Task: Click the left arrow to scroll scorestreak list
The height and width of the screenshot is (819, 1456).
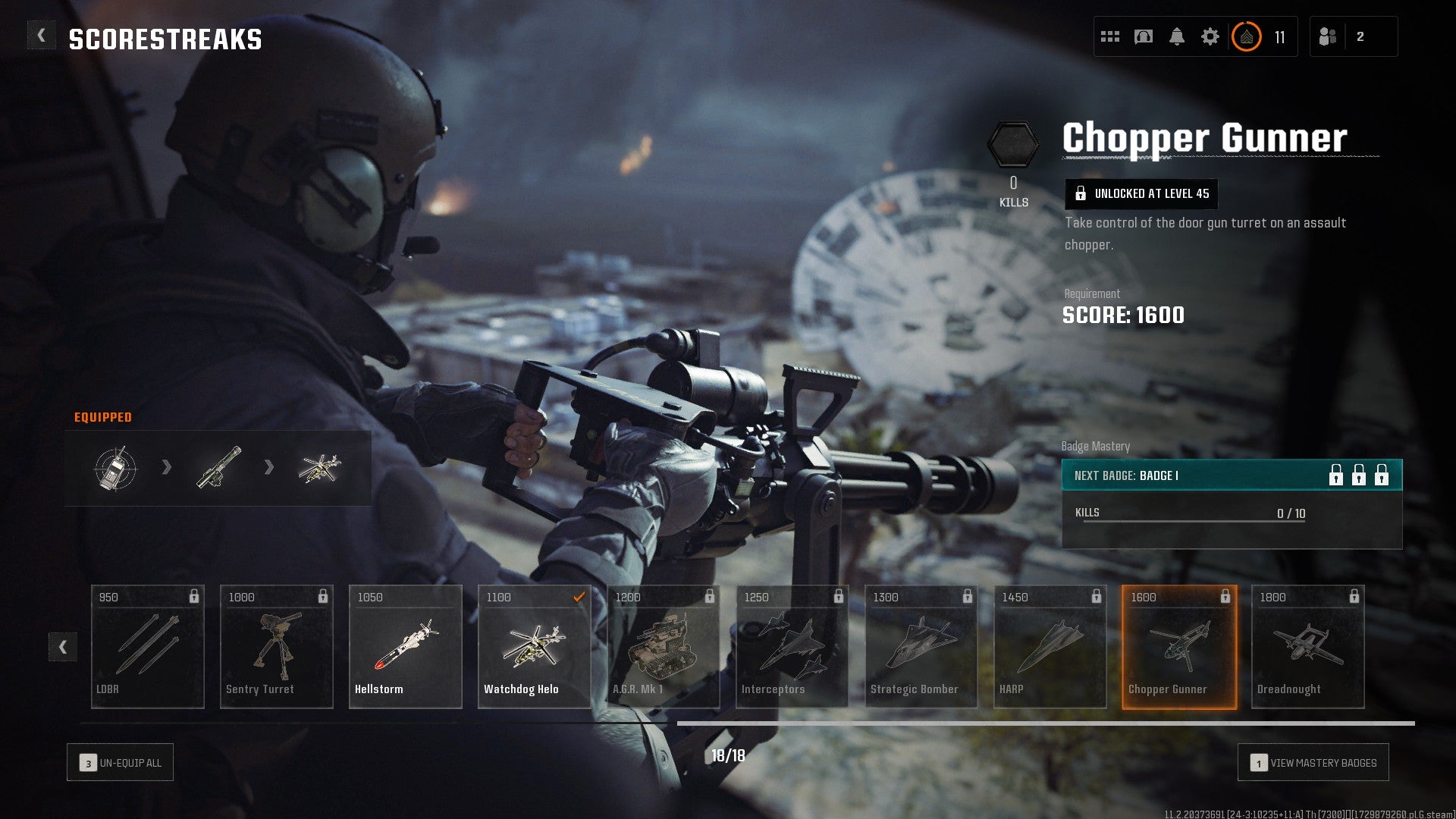Action: (x=64, y=648)
